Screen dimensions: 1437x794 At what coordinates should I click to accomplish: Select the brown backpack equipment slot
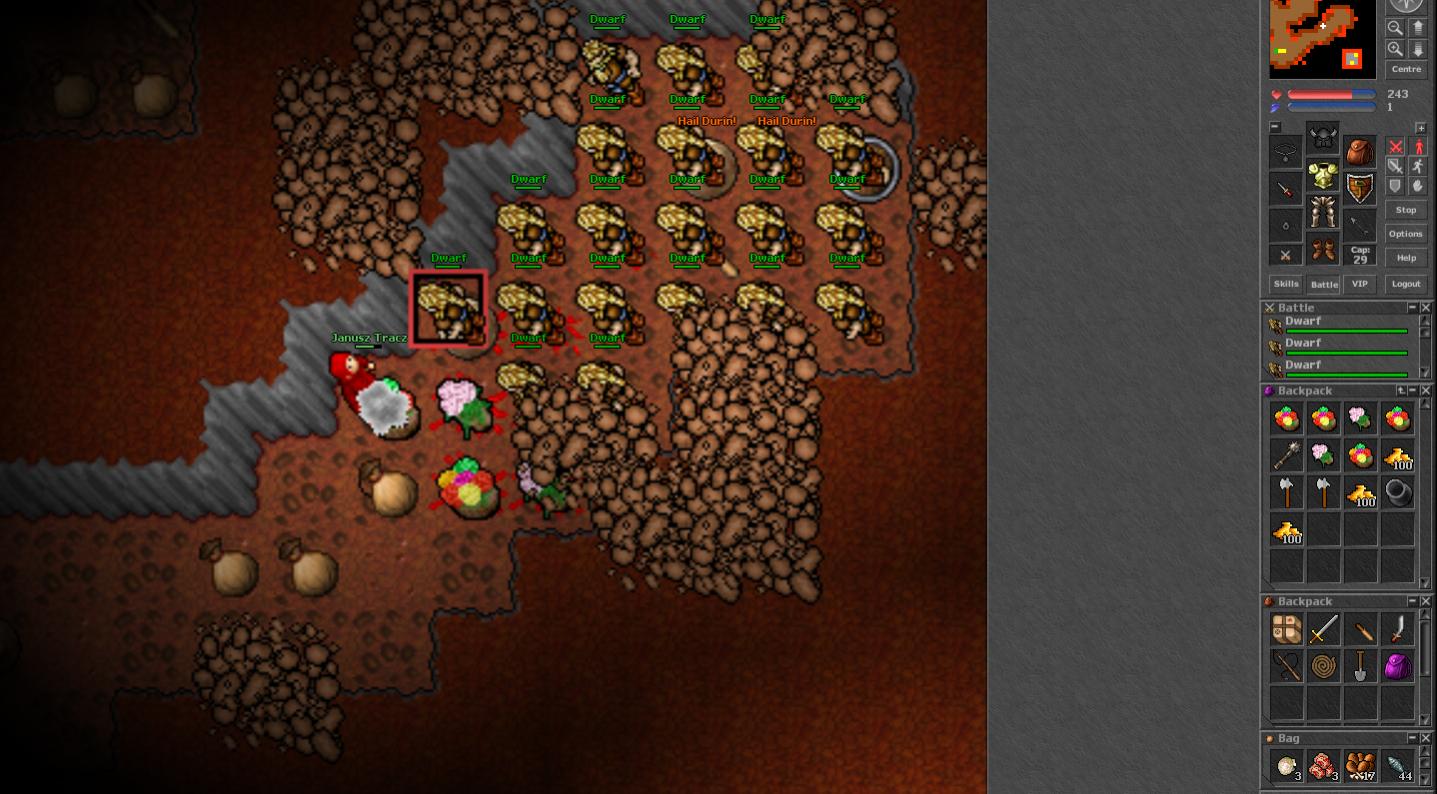point(1359,152)
